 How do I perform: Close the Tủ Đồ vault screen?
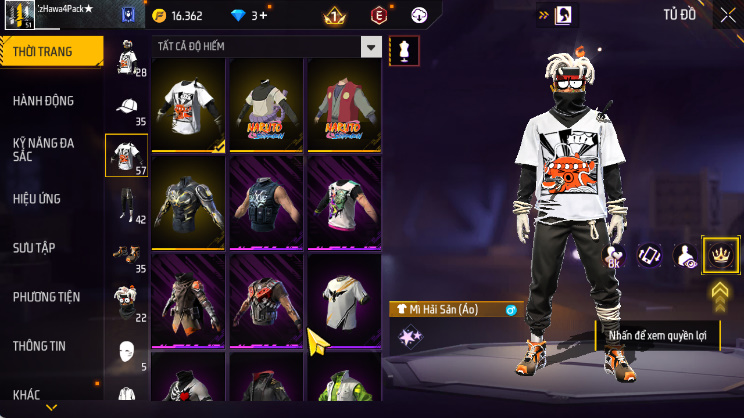727,15
